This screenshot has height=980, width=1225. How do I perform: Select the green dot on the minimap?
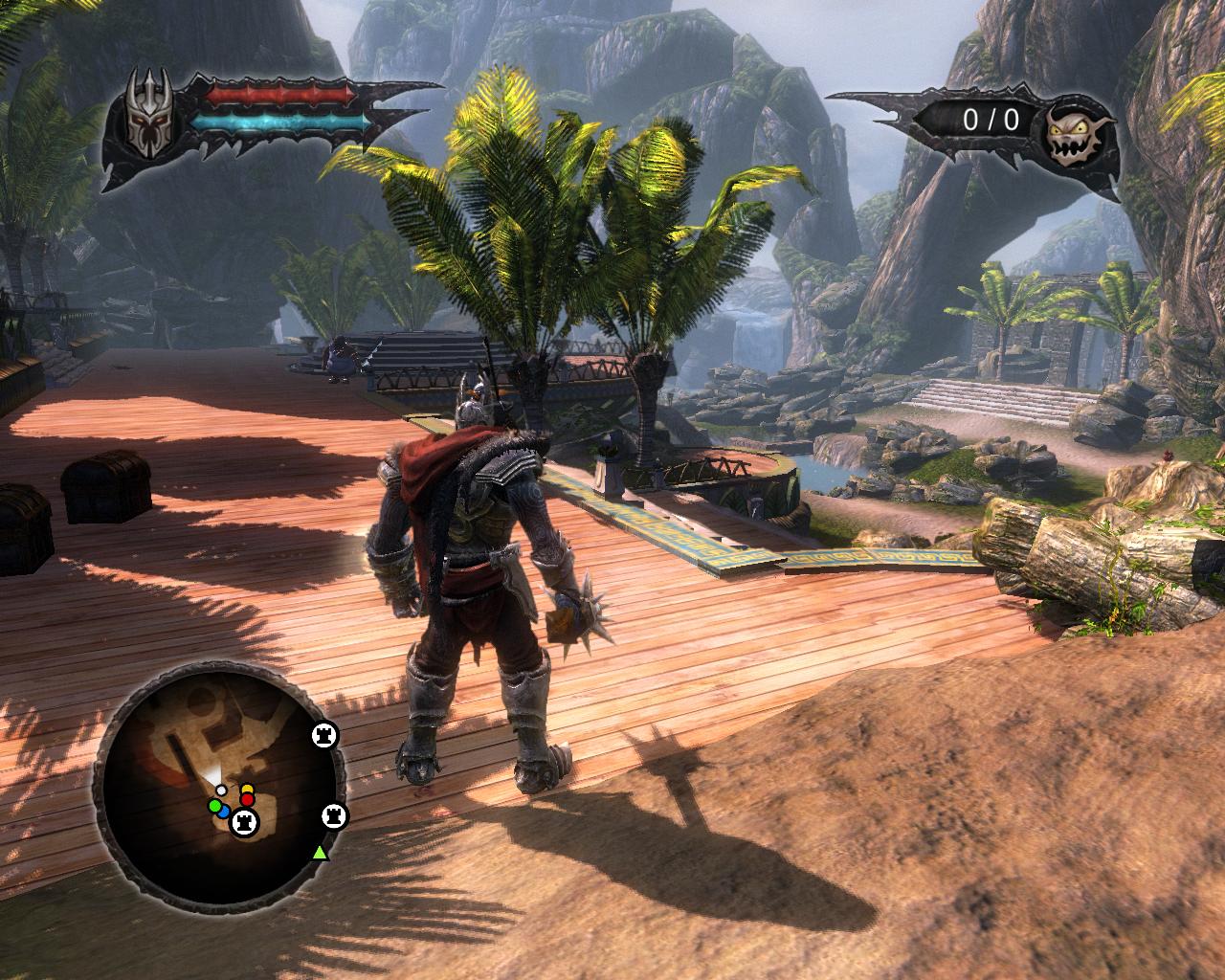tap(214, 807)
